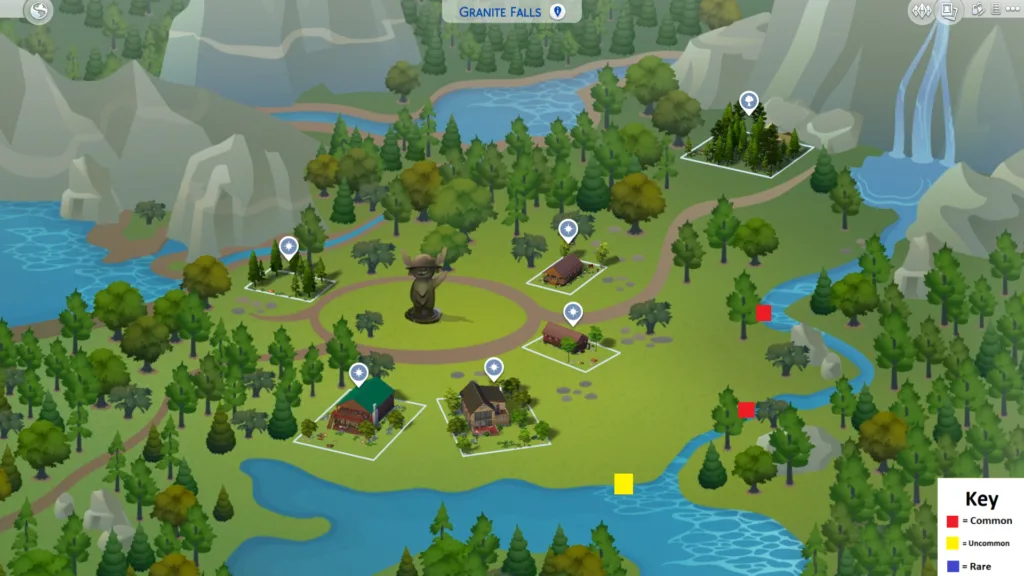This screenshot has height=576, width=1024.
Task: Click the lined notebook page icon
Action: pos(996,11)
